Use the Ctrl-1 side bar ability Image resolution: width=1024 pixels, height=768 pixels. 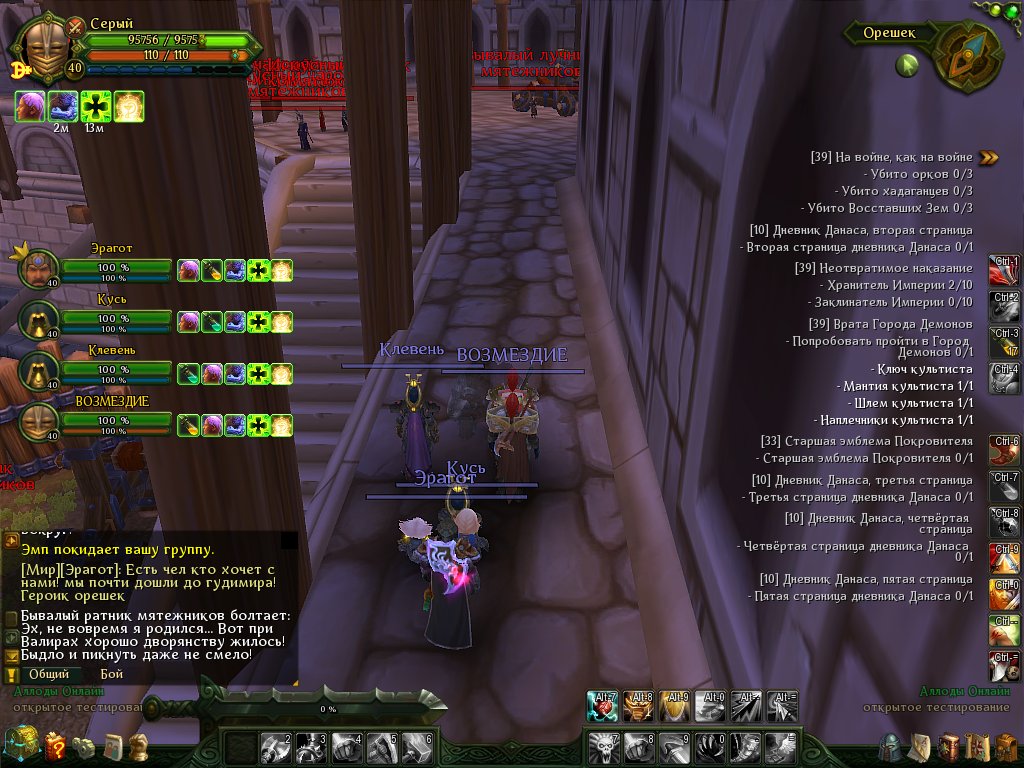point(1004,270)
